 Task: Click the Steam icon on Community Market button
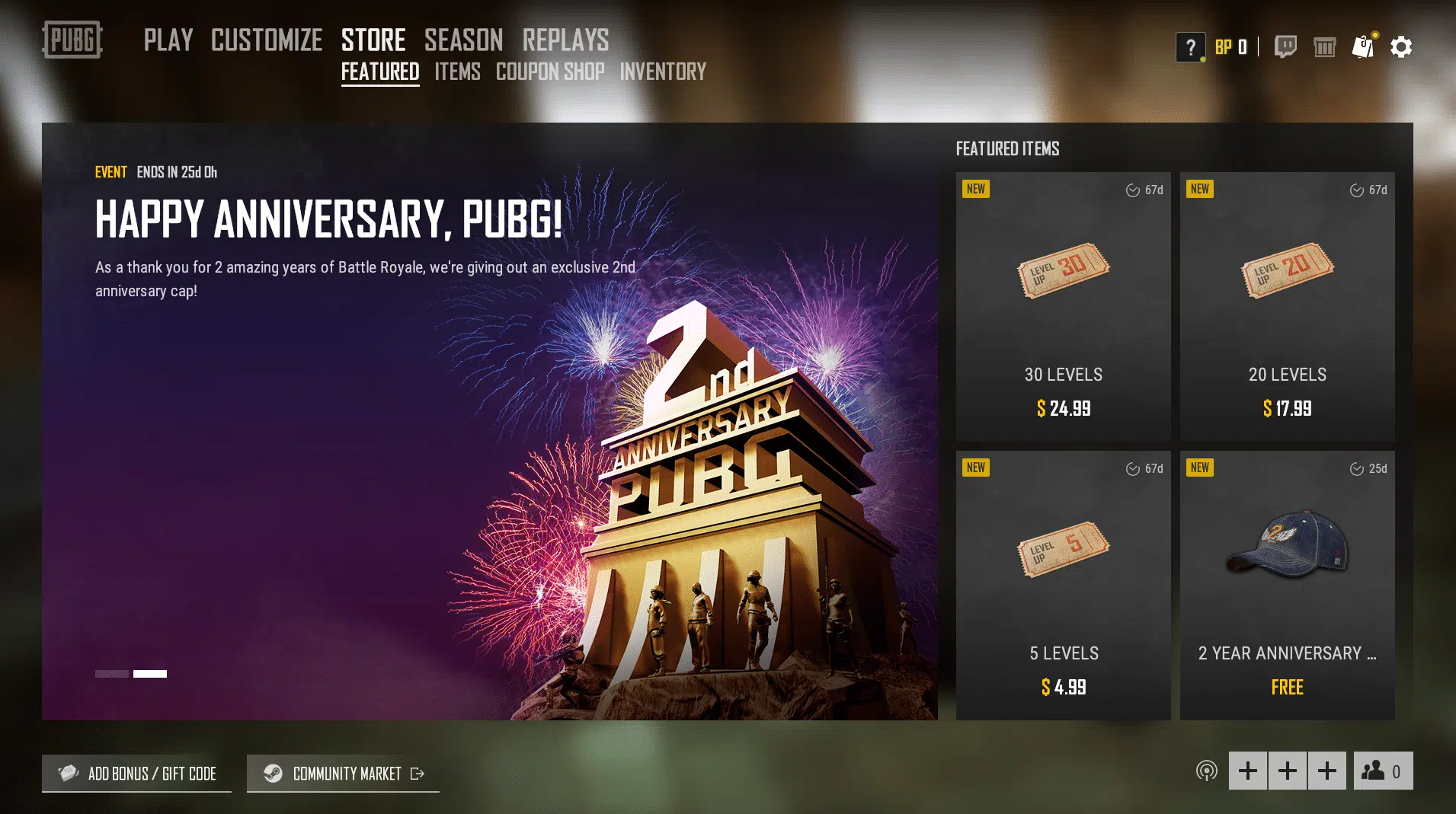click(x=274, y=773)
